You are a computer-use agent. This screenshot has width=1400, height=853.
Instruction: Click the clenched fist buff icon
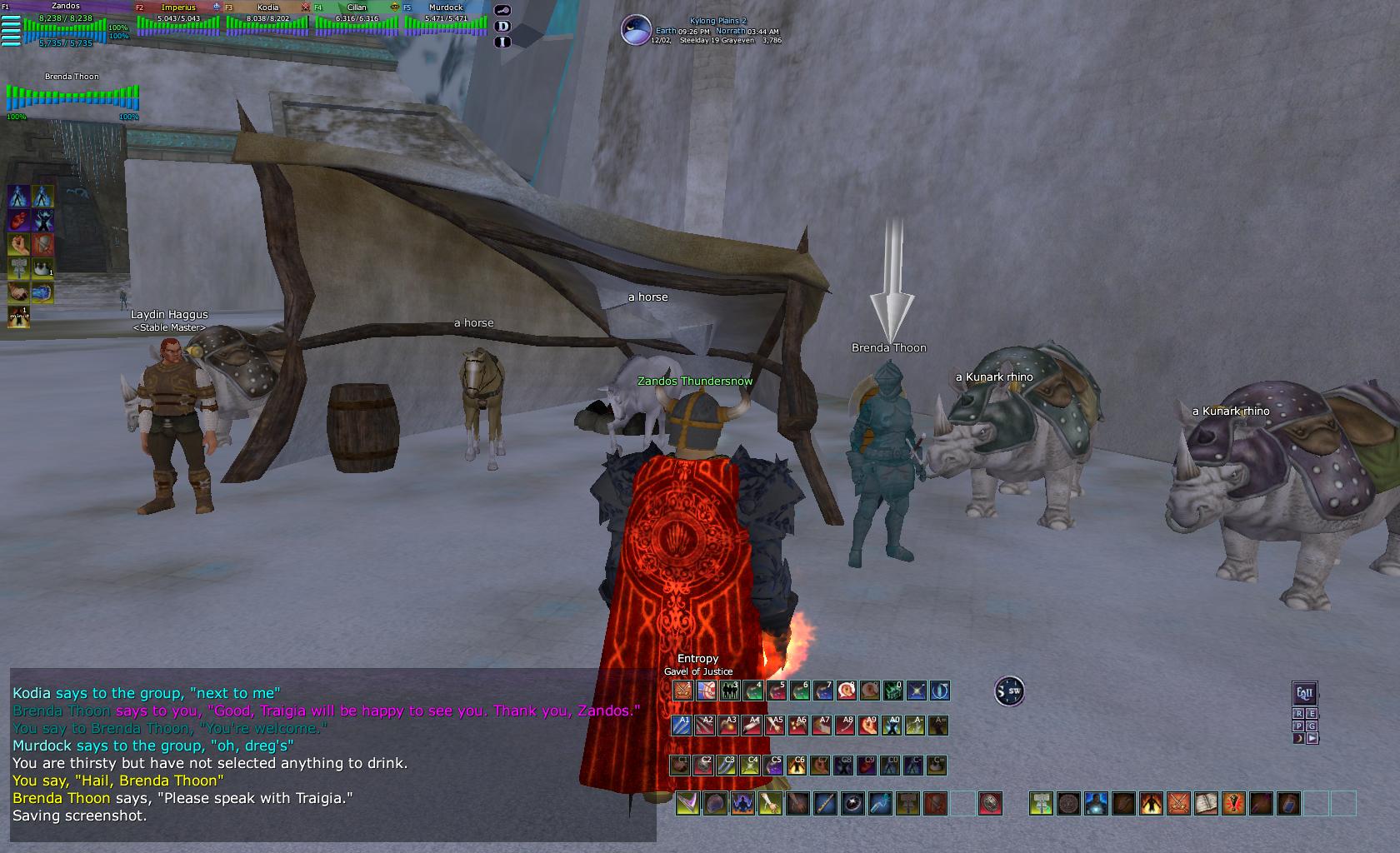(19, 244)
